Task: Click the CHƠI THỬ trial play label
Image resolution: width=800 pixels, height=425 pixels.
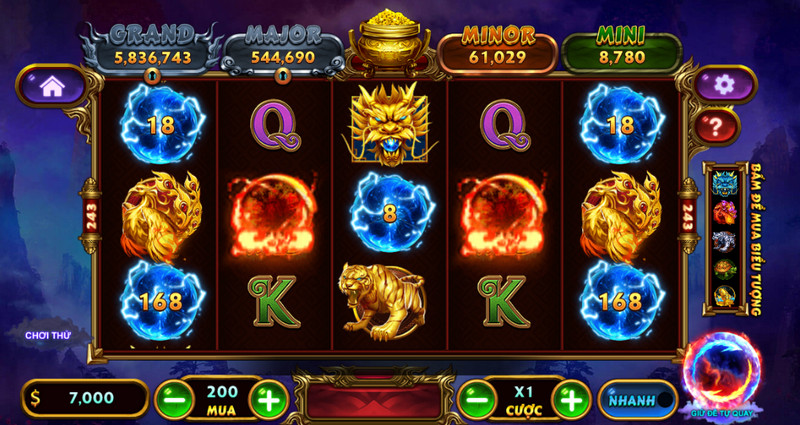Action: [50, 334]
